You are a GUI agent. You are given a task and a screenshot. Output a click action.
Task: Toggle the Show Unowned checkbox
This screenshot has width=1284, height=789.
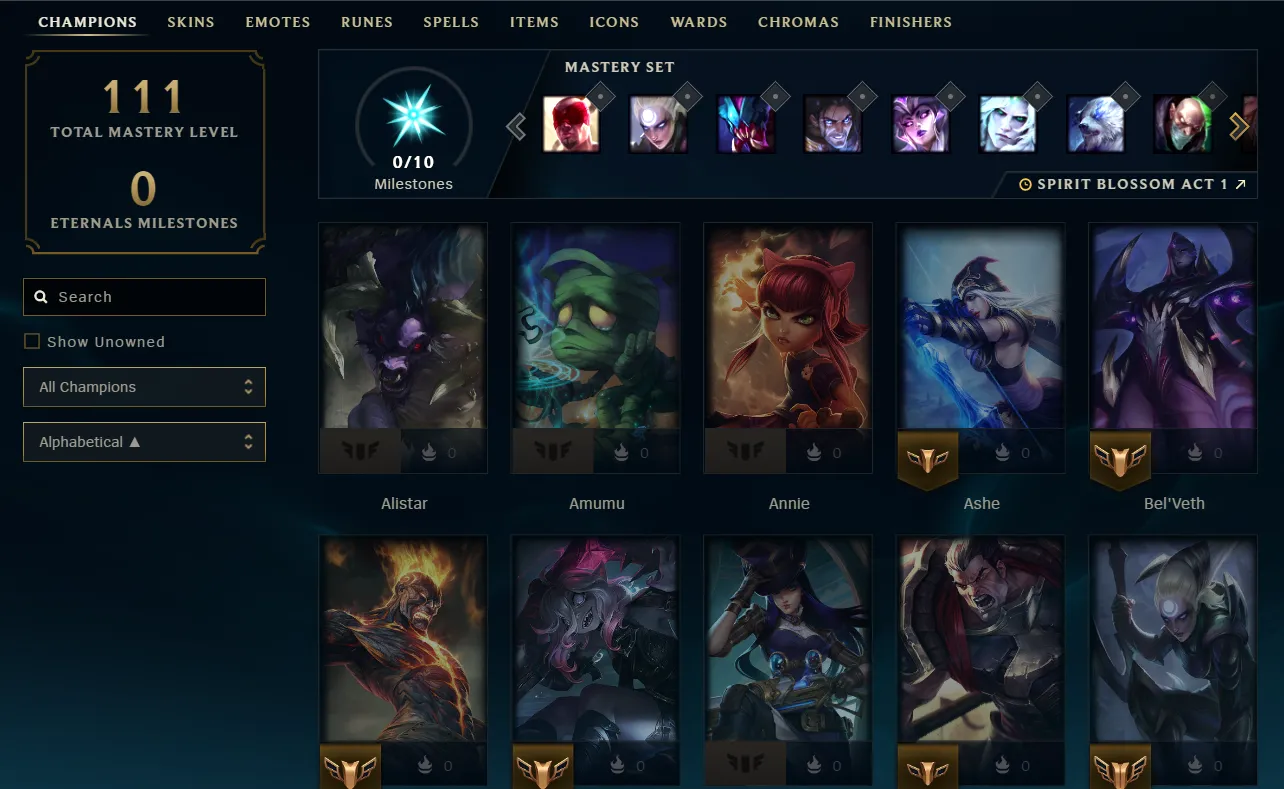[x=32, y=341]
